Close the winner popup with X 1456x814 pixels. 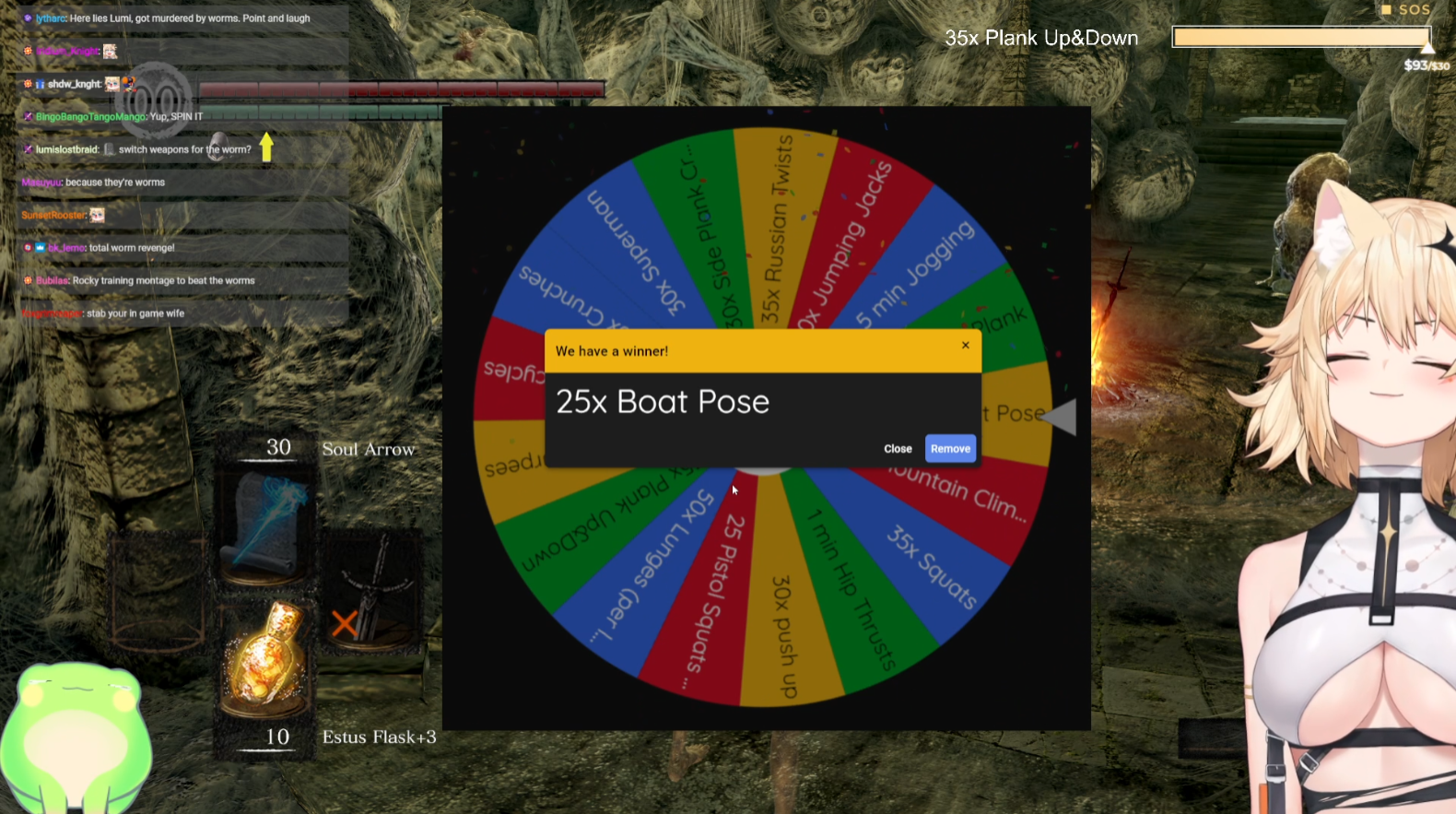point(966,346)
